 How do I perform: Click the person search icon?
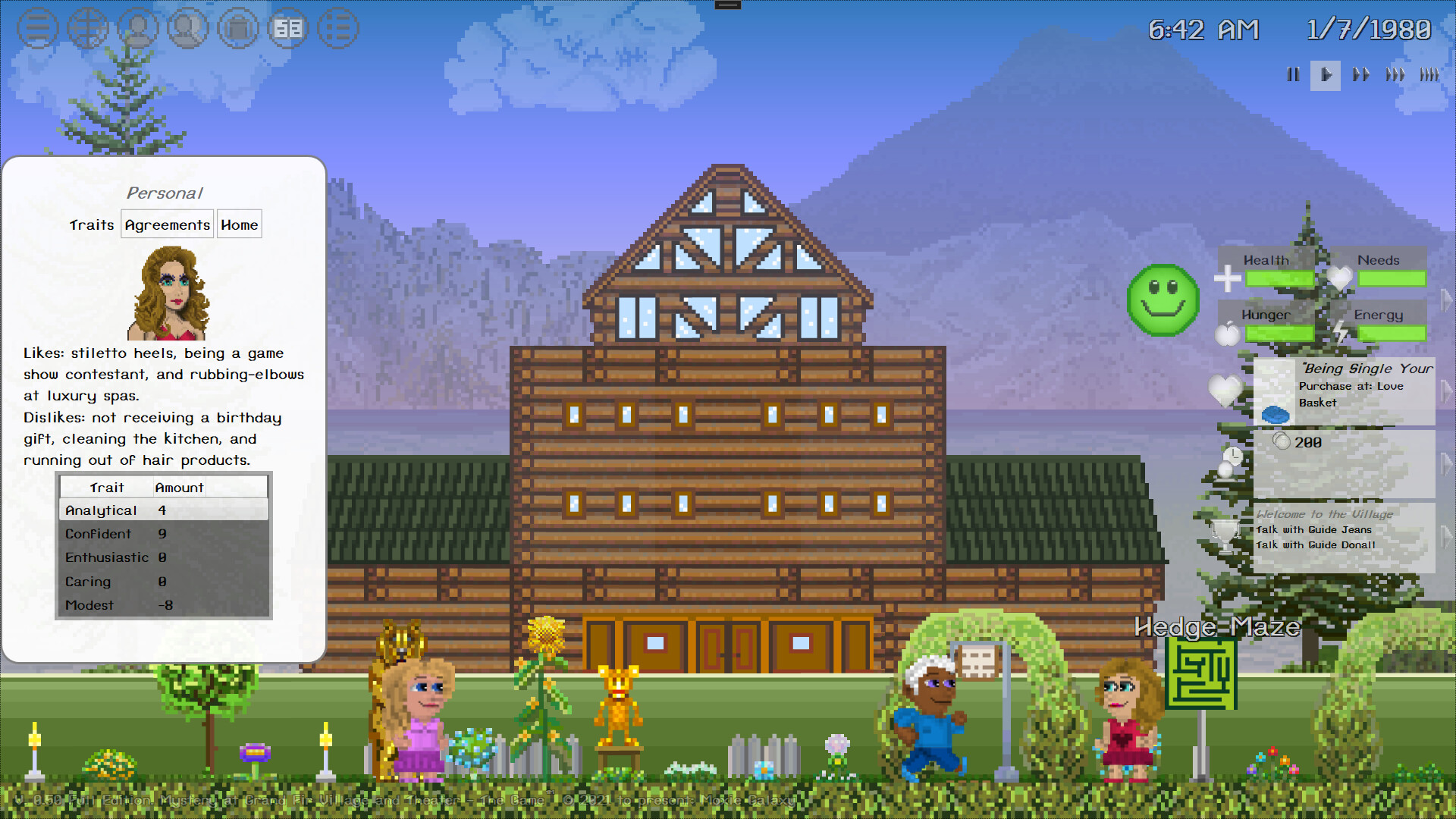(x=188, y=28)
